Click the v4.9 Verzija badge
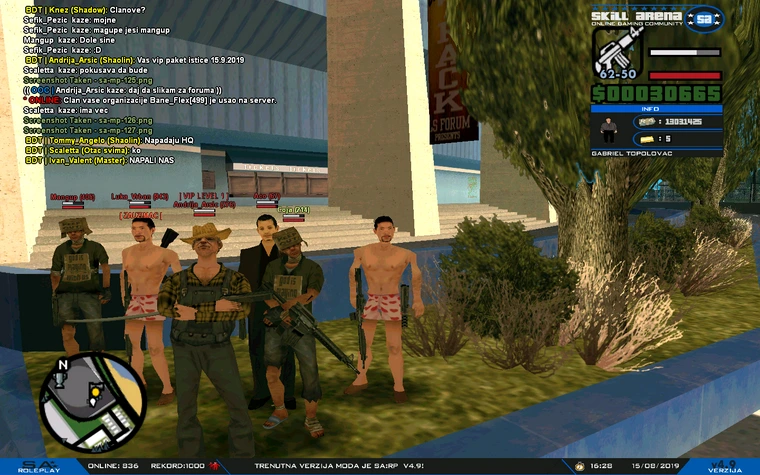The image size is (760, 475). click(x=724, y=465)
